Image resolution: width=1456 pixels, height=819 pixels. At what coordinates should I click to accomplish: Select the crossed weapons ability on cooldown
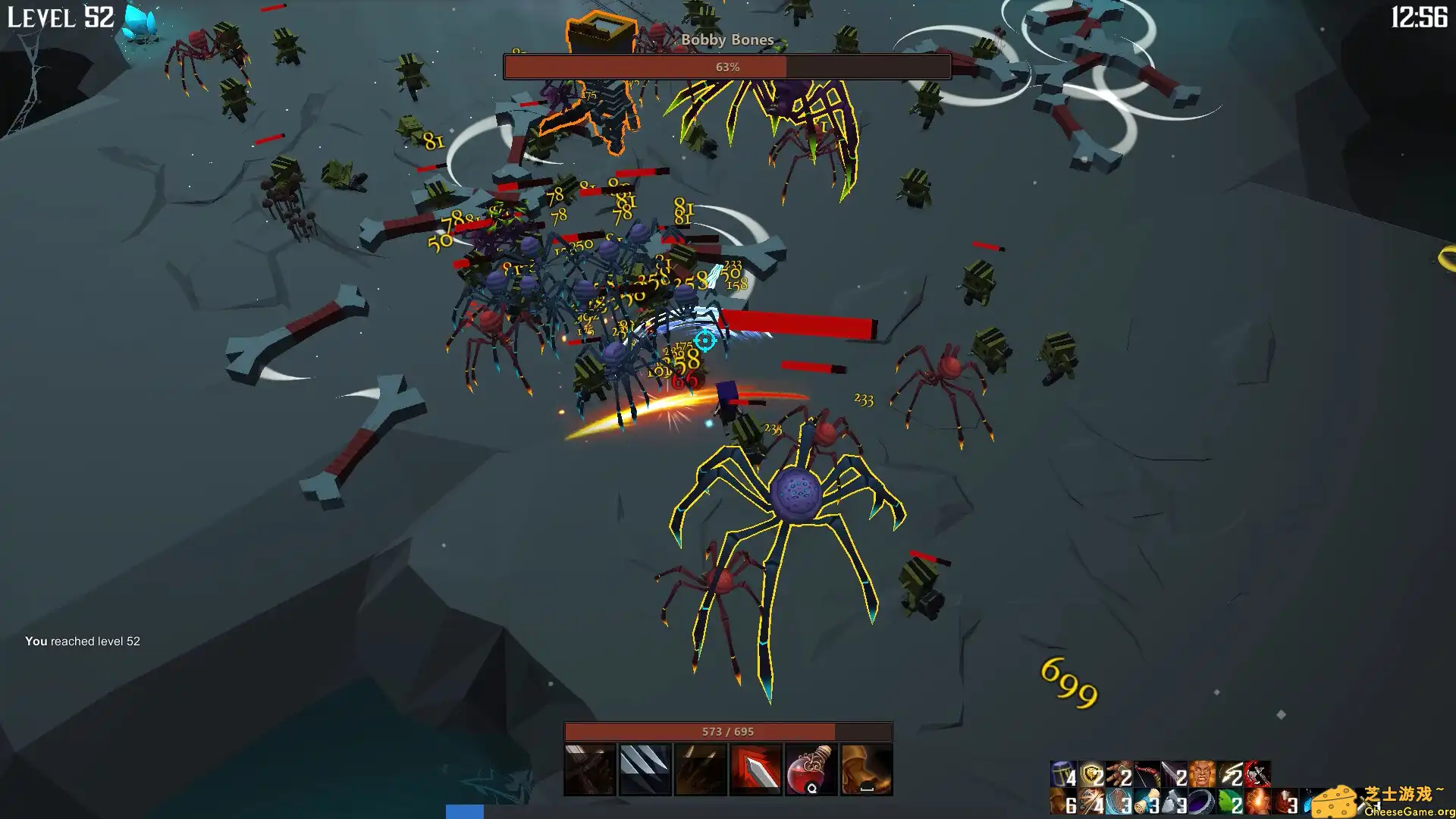point(590,769)
